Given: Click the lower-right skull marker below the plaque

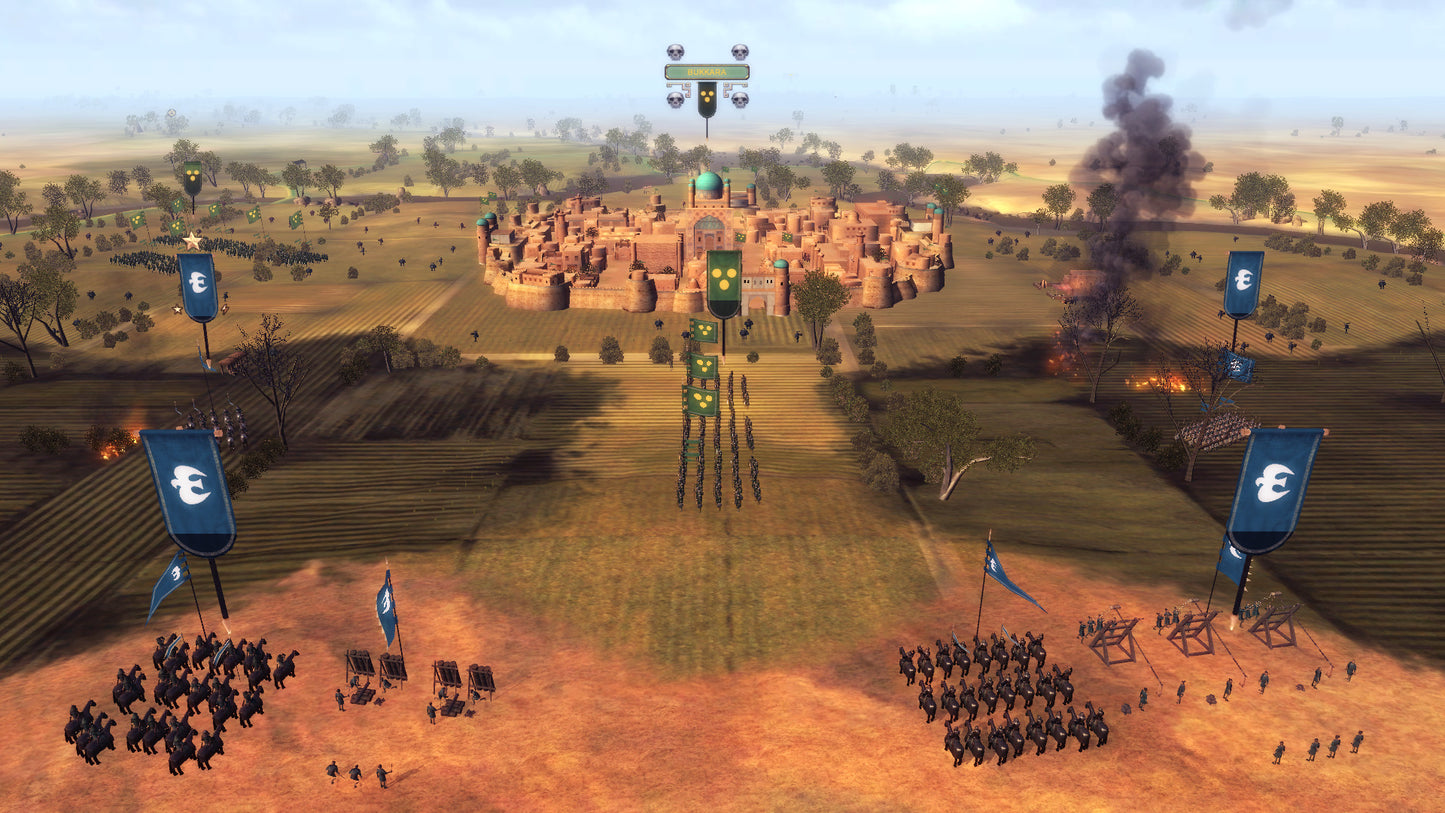Looking at the screenshot, I should 738,100.
